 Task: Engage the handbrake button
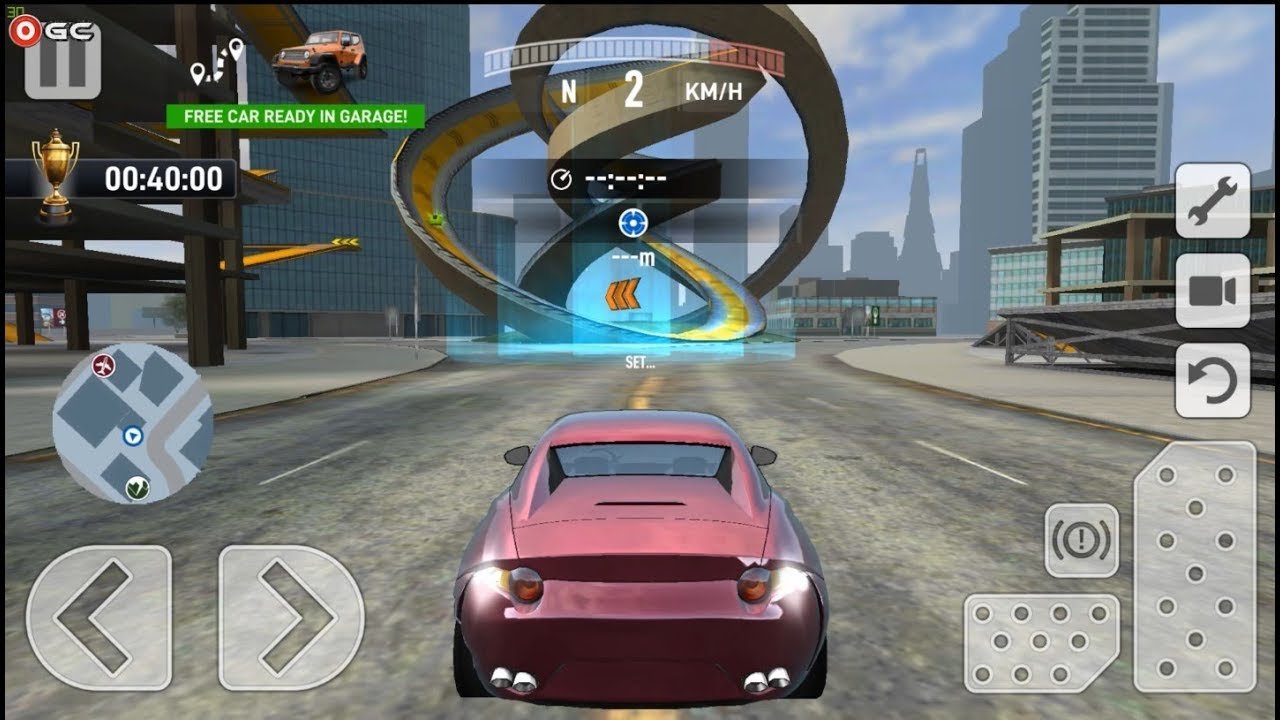point(1081,540)
